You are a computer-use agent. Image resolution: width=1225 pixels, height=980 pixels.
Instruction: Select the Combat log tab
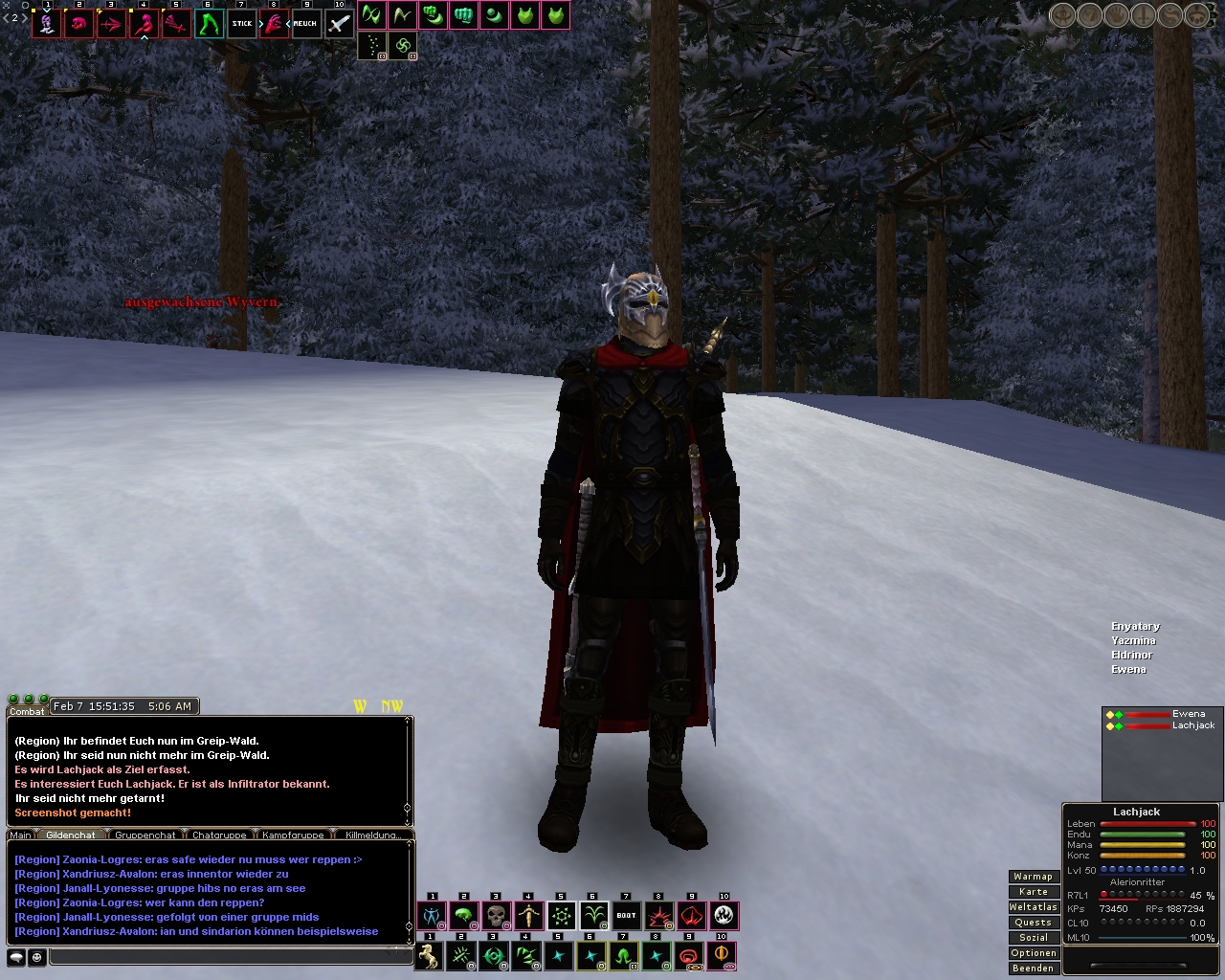27,711
